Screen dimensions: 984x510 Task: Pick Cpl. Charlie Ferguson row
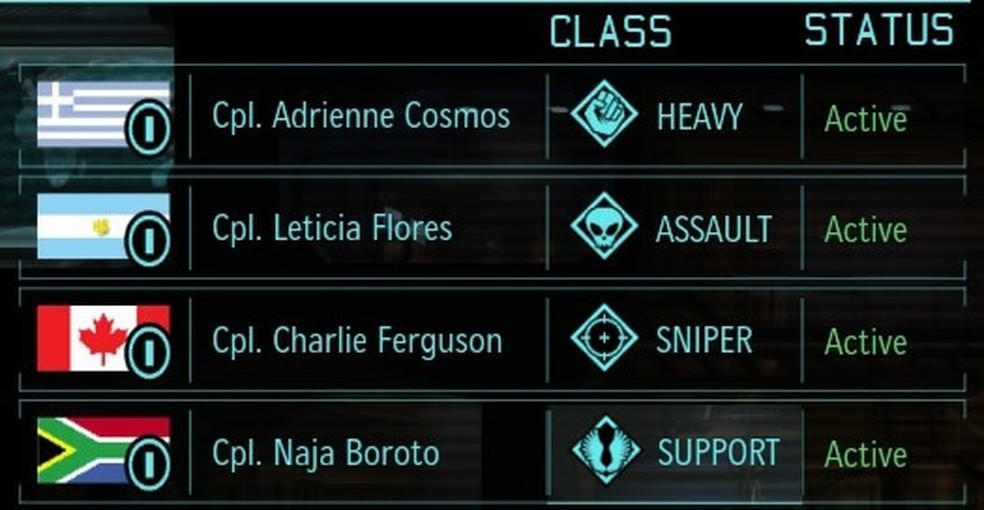[357, 341]
